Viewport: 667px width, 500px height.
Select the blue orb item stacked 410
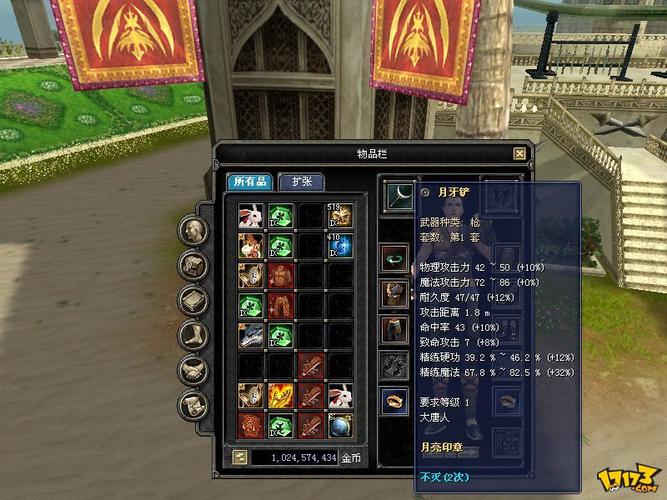340,245
